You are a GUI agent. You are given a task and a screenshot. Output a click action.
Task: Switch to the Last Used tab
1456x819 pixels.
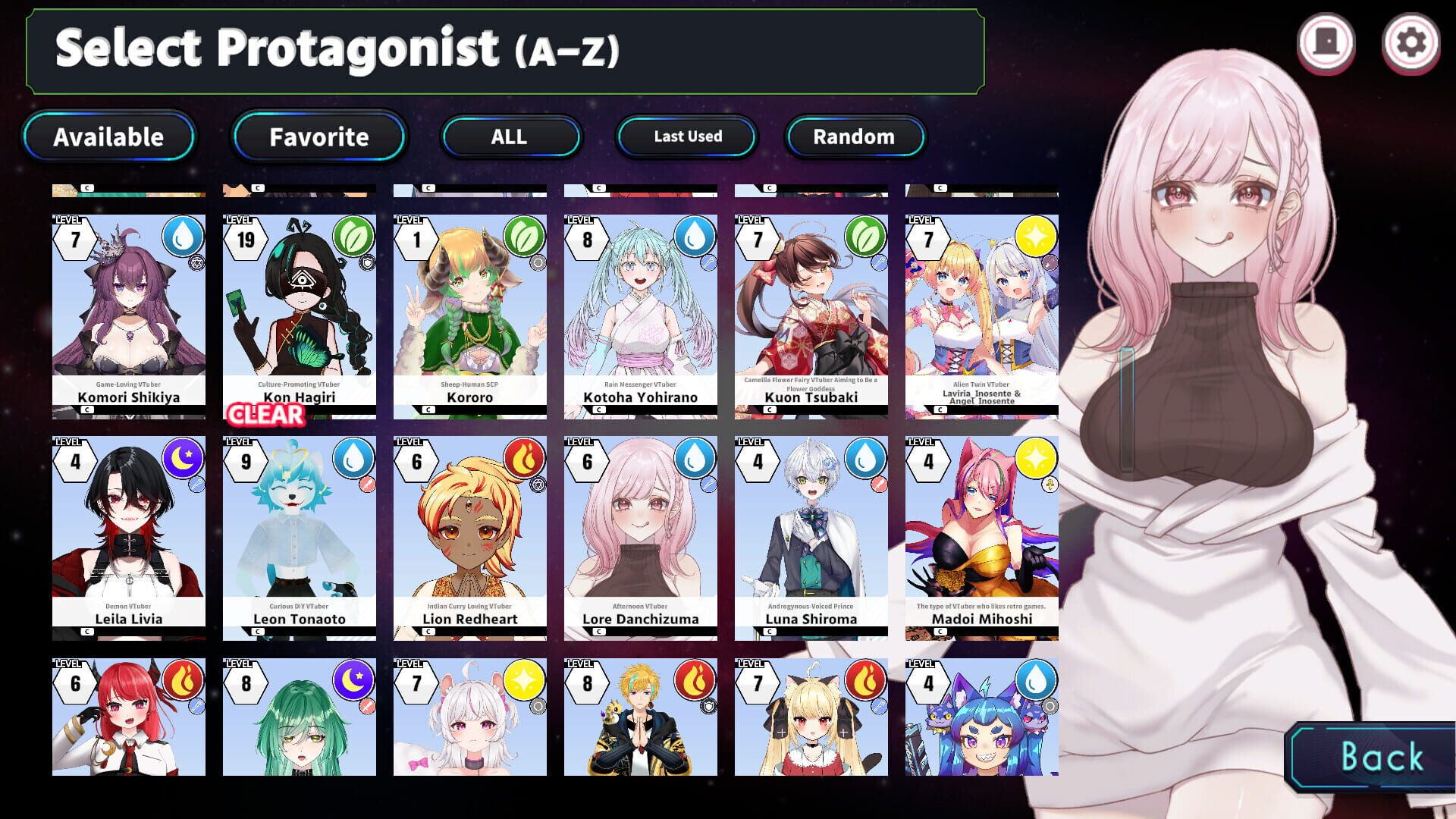pos(686,136)
